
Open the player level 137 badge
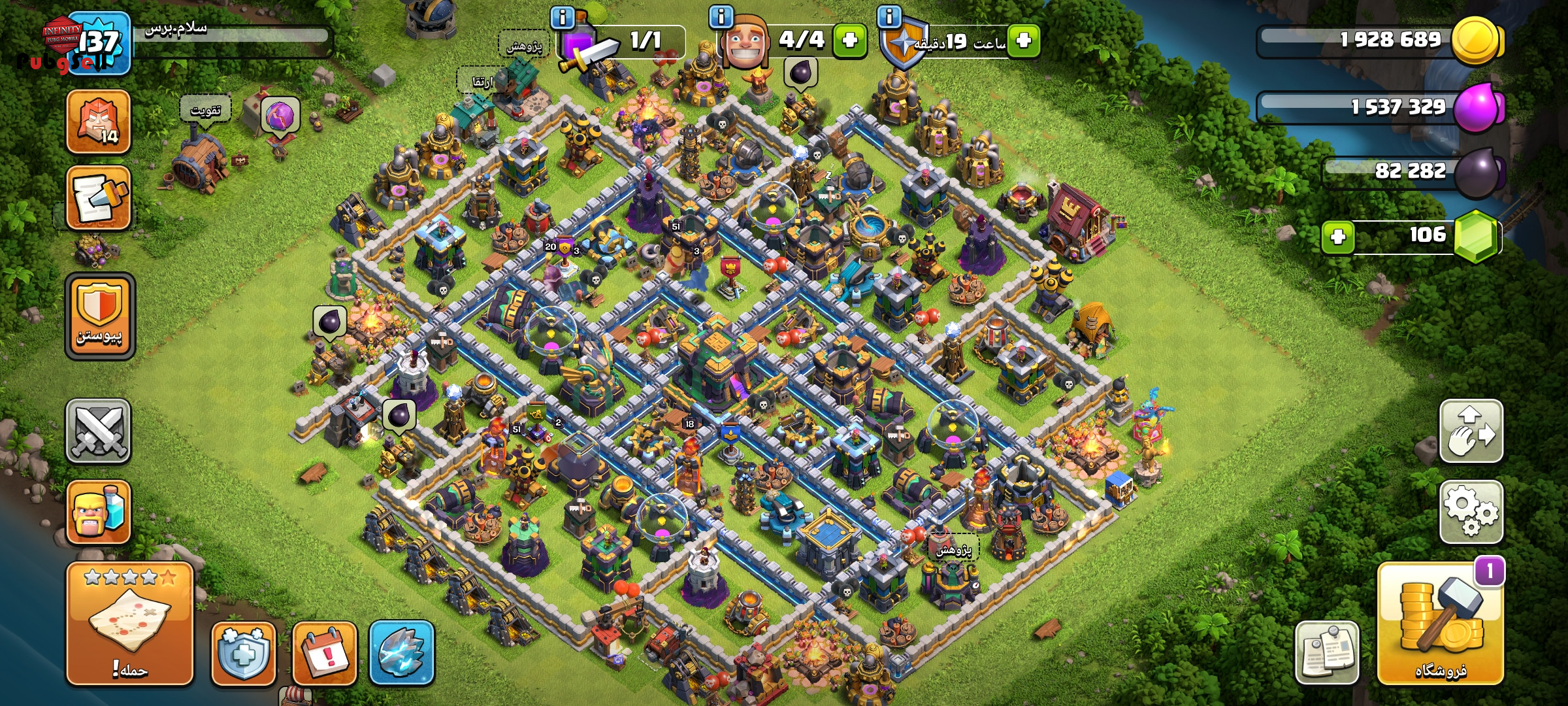pyautogui.click(x=99, y=43)
